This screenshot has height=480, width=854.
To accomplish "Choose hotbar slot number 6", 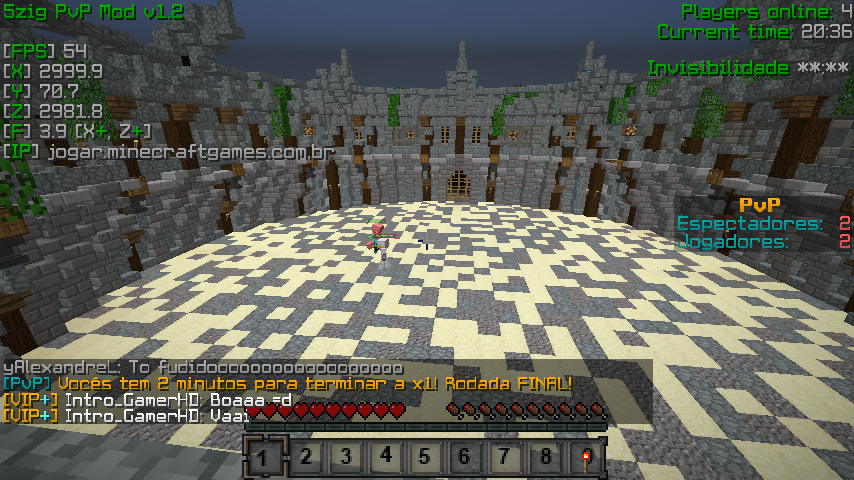I will [465, 458].
